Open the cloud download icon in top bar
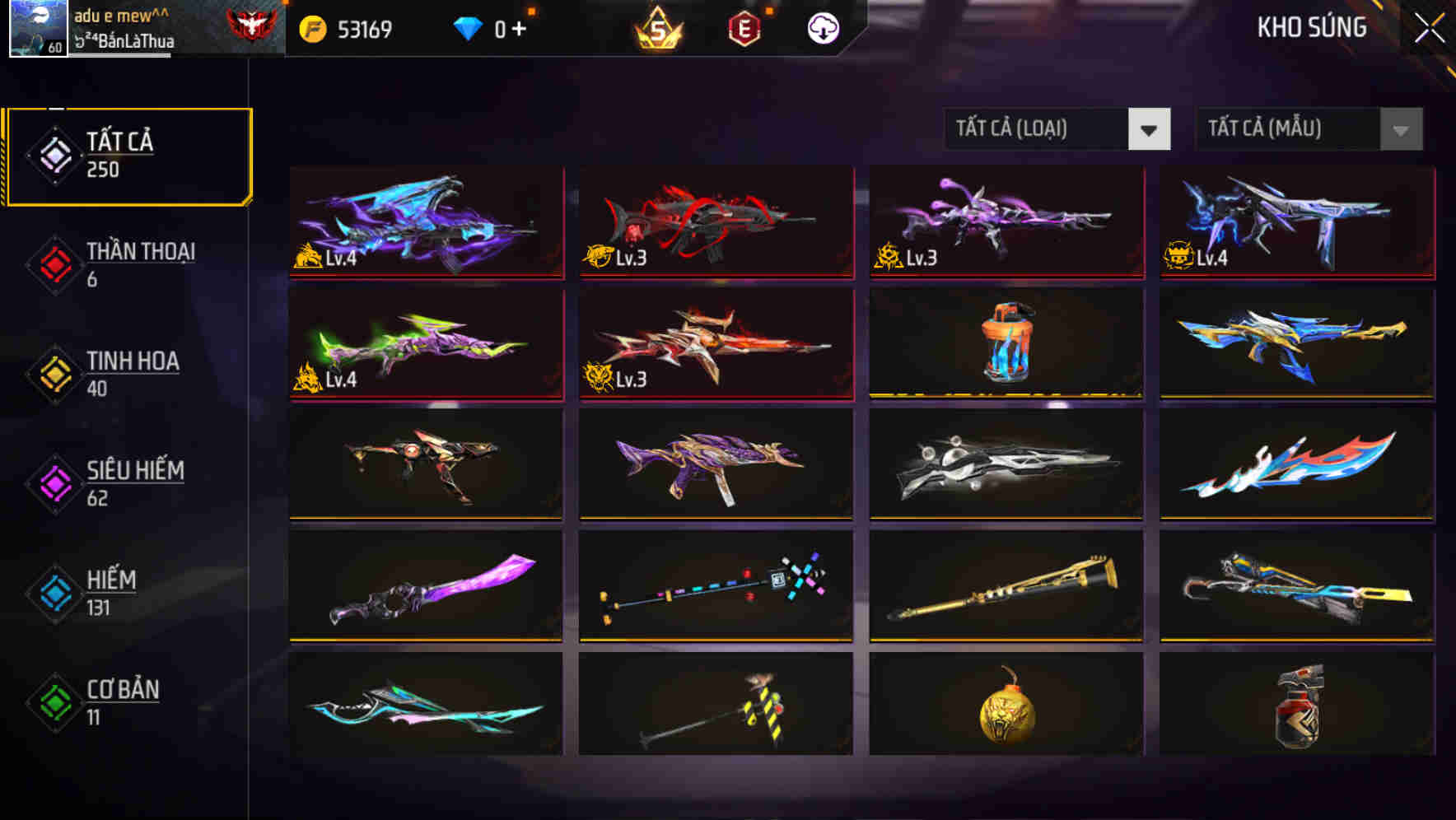The height and width of the screenshot is (820, 1456). tap(823, 27)
